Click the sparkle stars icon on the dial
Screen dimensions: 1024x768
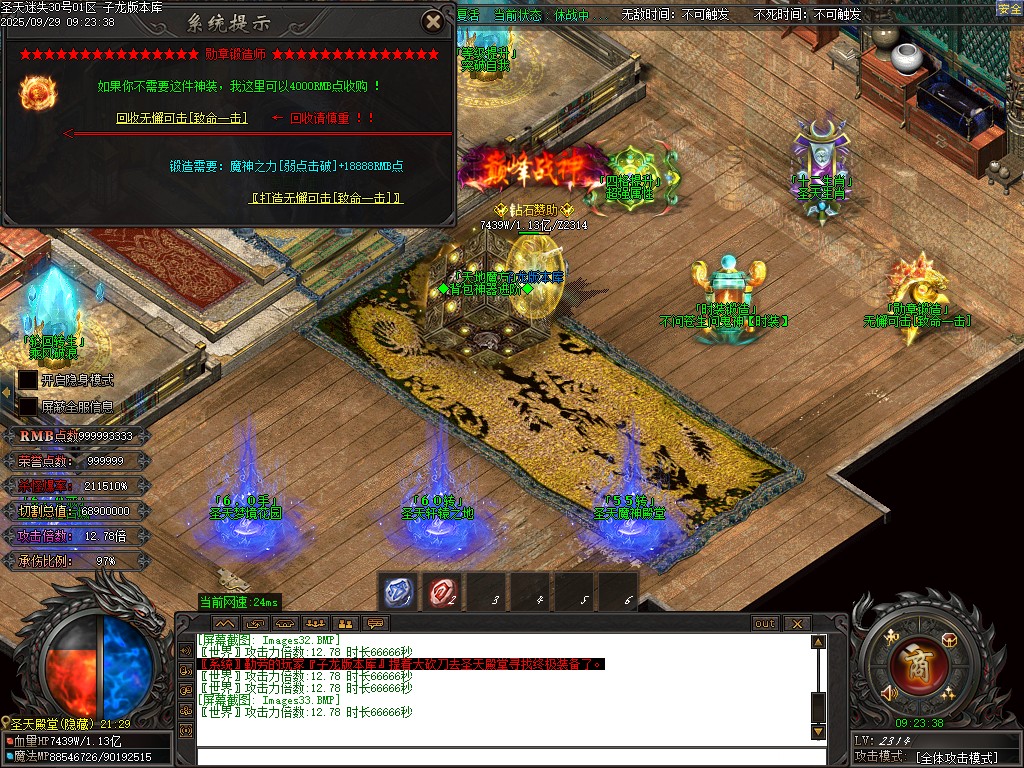(x=947, y=691)
